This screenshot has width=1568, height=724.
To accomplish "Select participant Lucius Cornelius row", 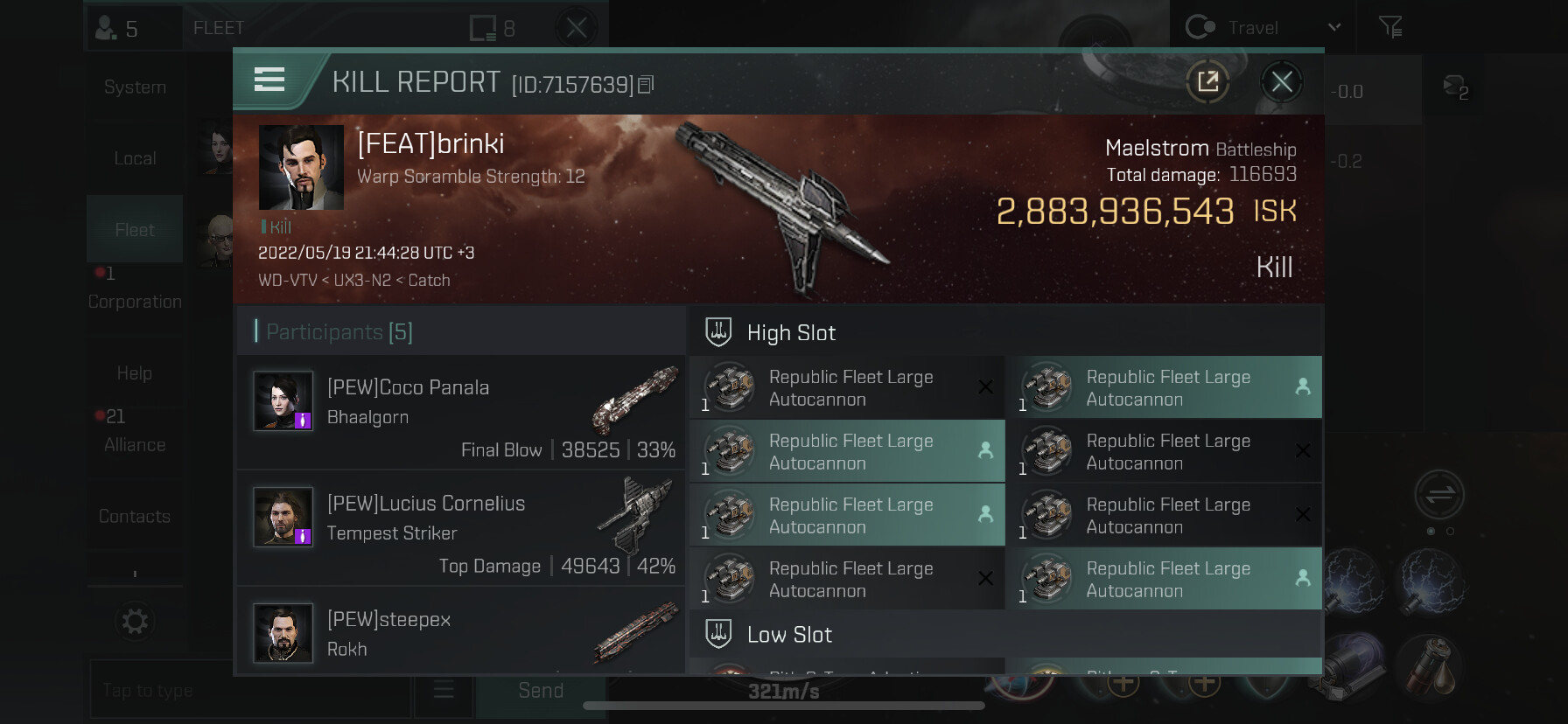I will point(461,528).
